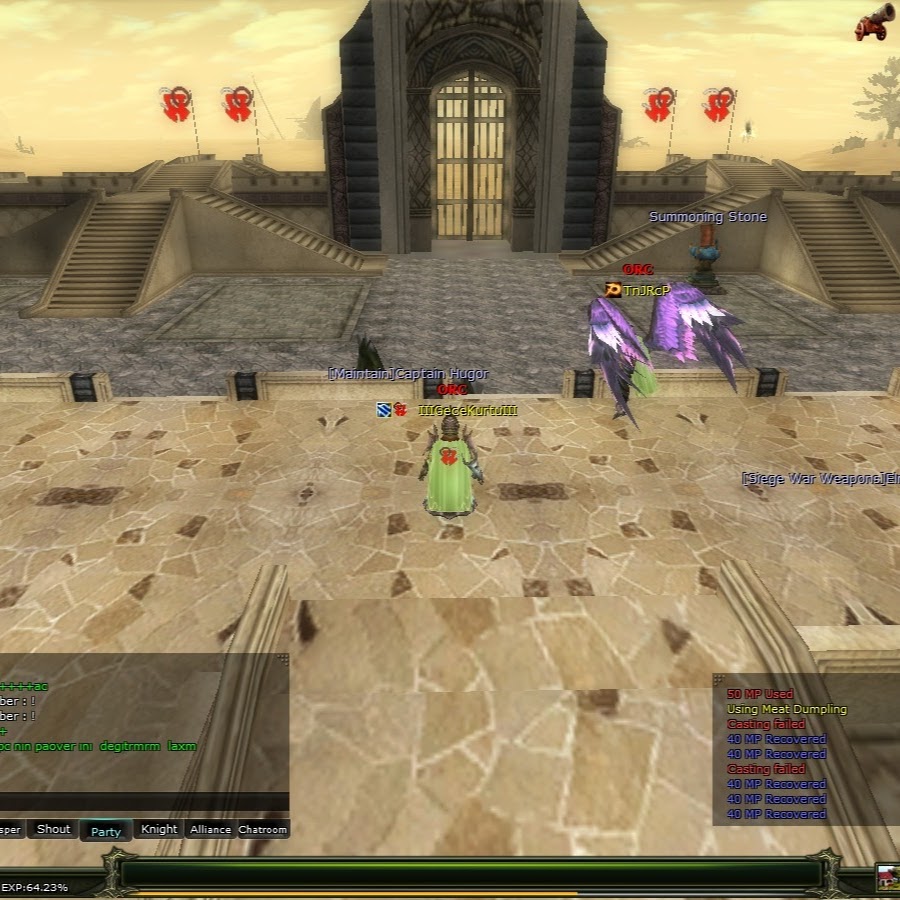Click the cannon siege icon
Image resolution: width=900 pixels, height=900 pixels.
(874, 24)
